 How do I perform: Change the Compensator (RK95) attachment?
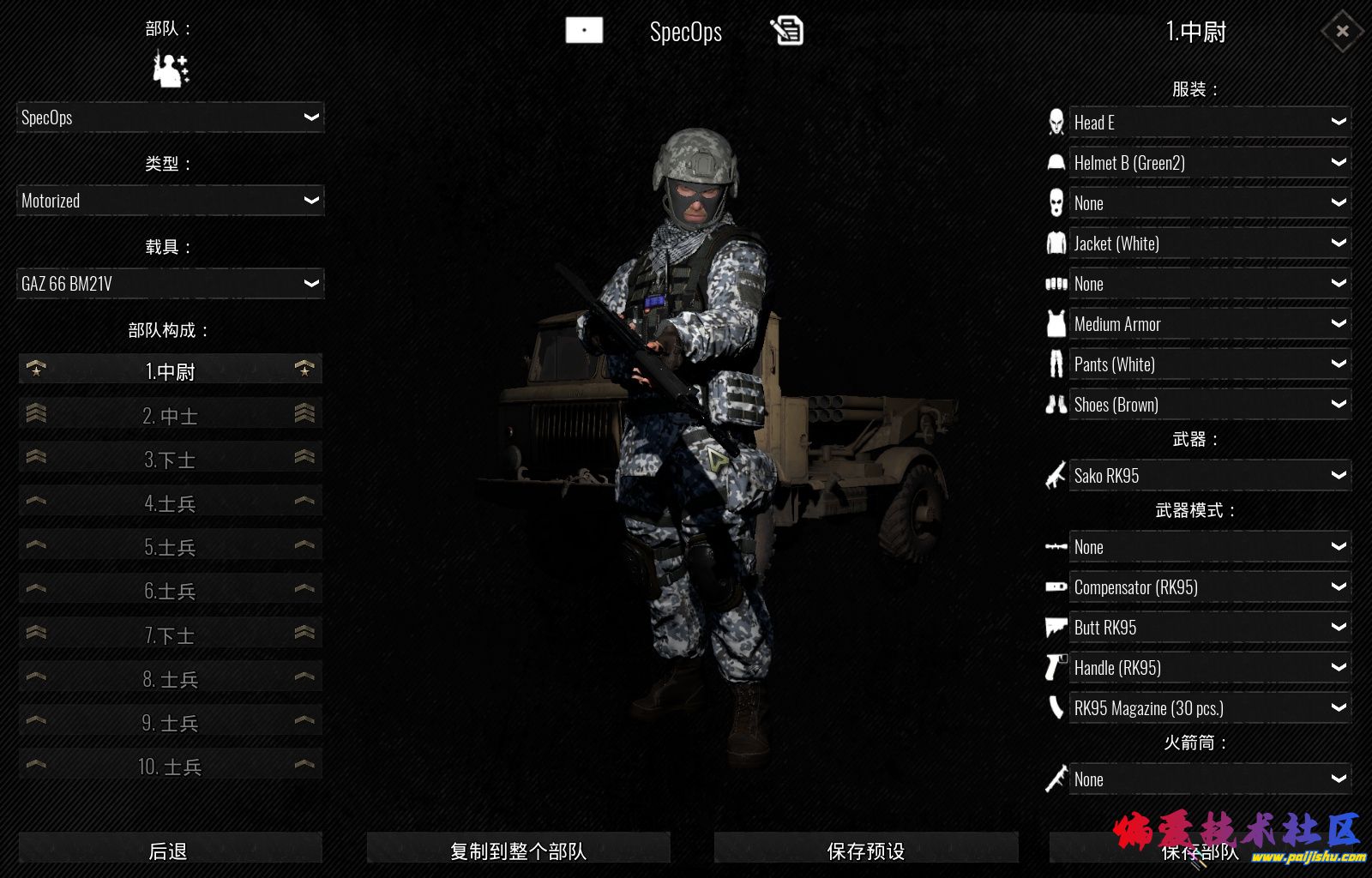click(x=1209, y=587)
